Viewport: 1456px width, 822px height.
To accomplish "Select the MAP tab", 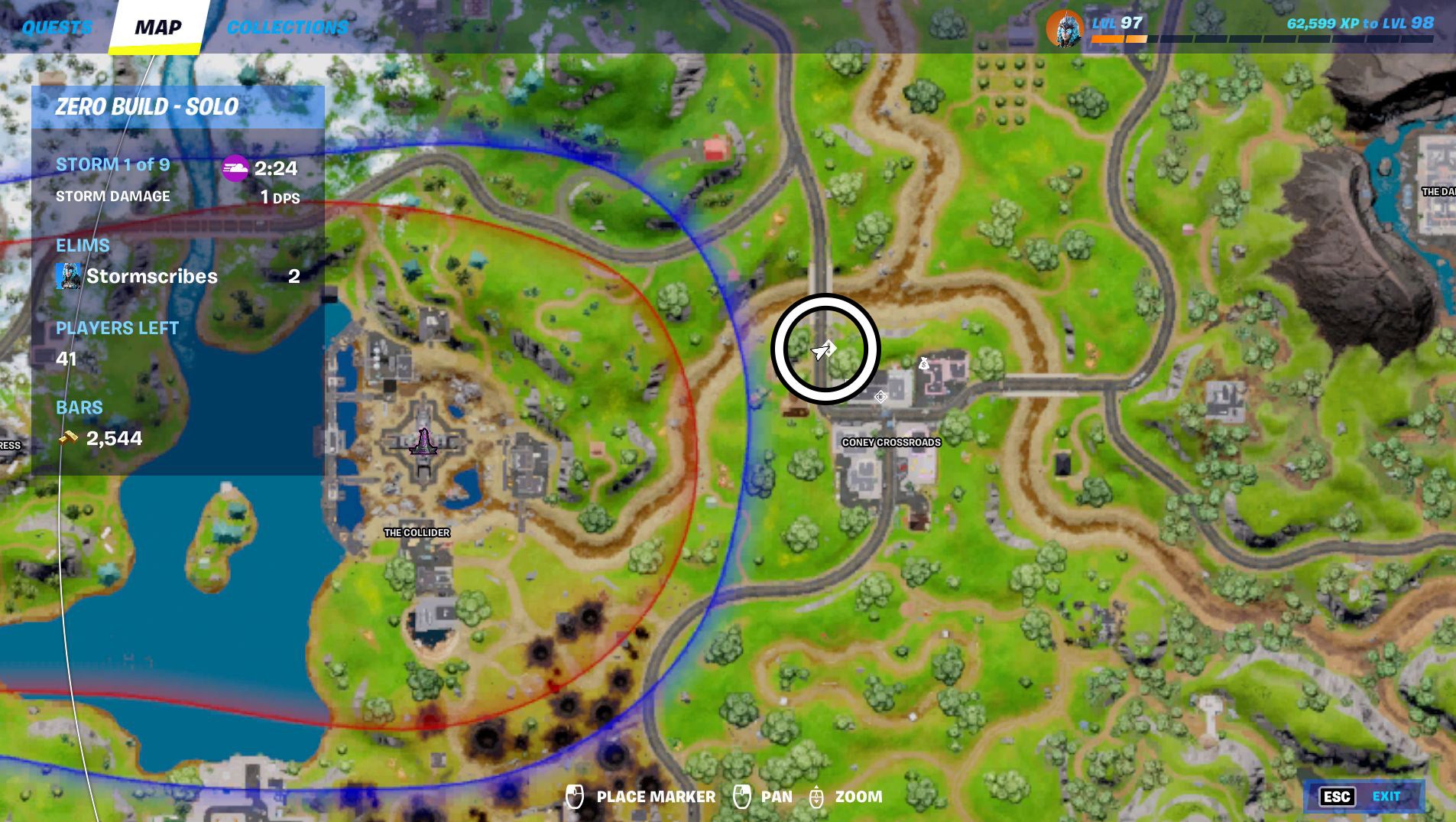I will [158, 28].
